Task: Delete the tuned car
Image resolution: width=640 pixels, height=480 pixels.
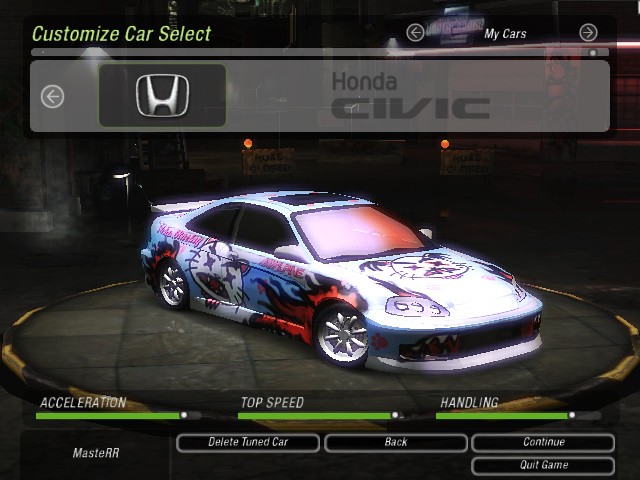Action: [248, 442]
